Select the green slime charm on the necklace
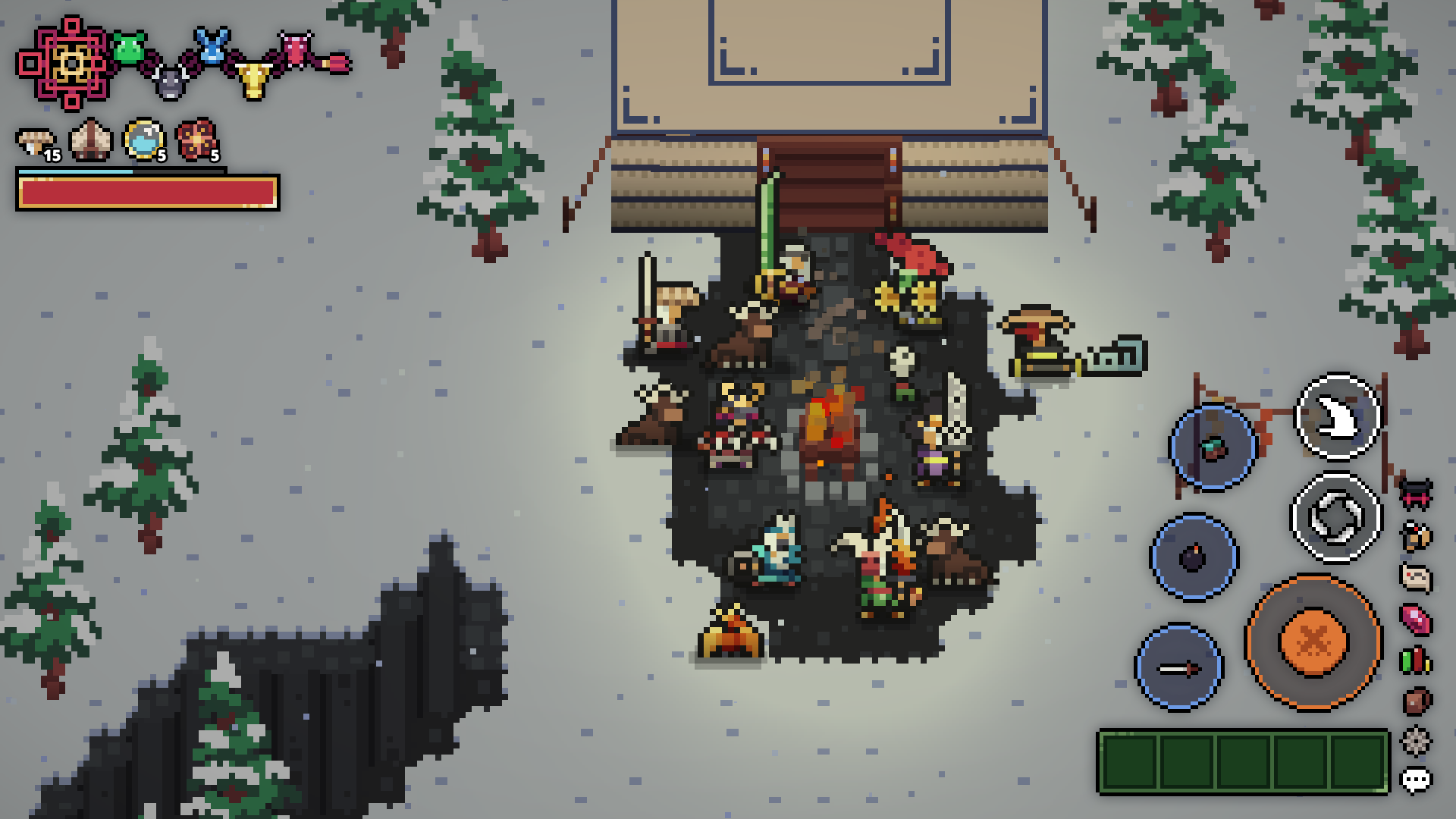1456x819 pixels. click(128, 48)
